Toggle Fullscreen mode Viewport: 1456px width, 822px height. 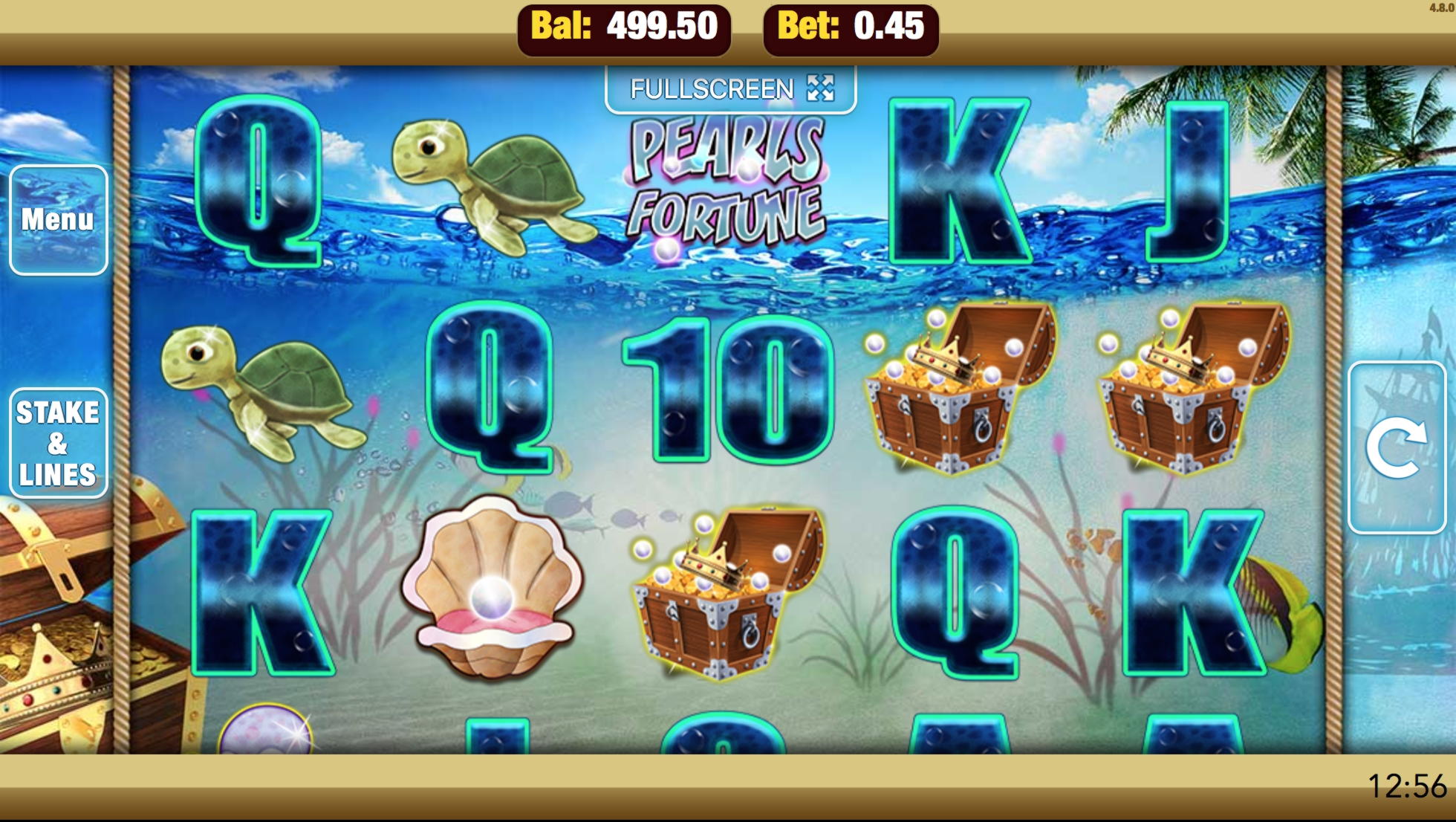pos(731,89)
